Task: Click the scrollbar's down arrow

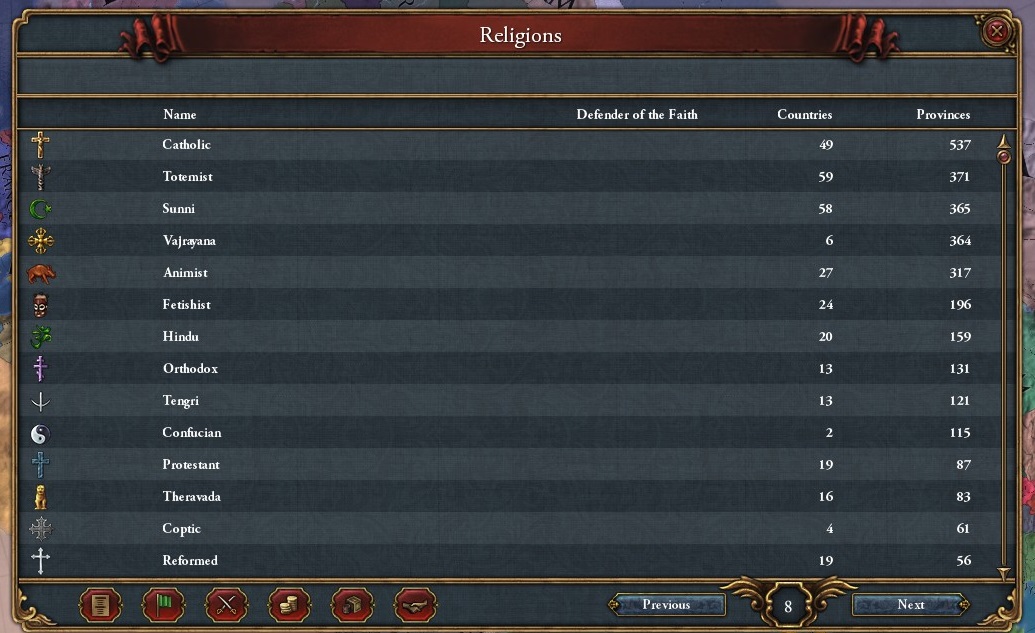Action: point(1004,574)
